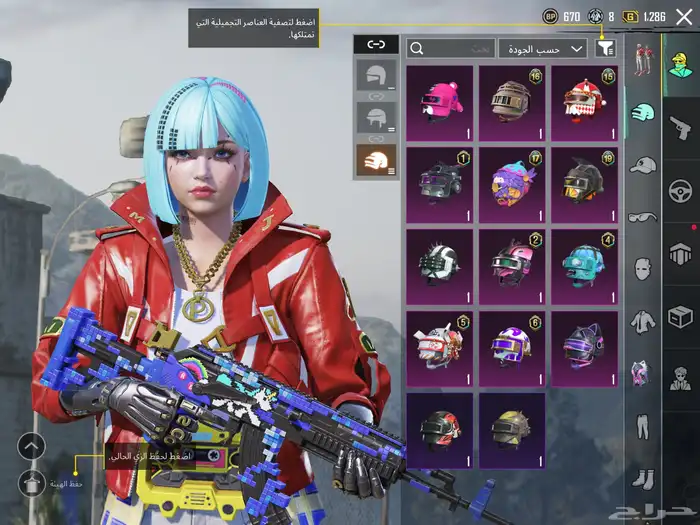Choose the purple and orange bird helmet

click(x=511, y=183)
